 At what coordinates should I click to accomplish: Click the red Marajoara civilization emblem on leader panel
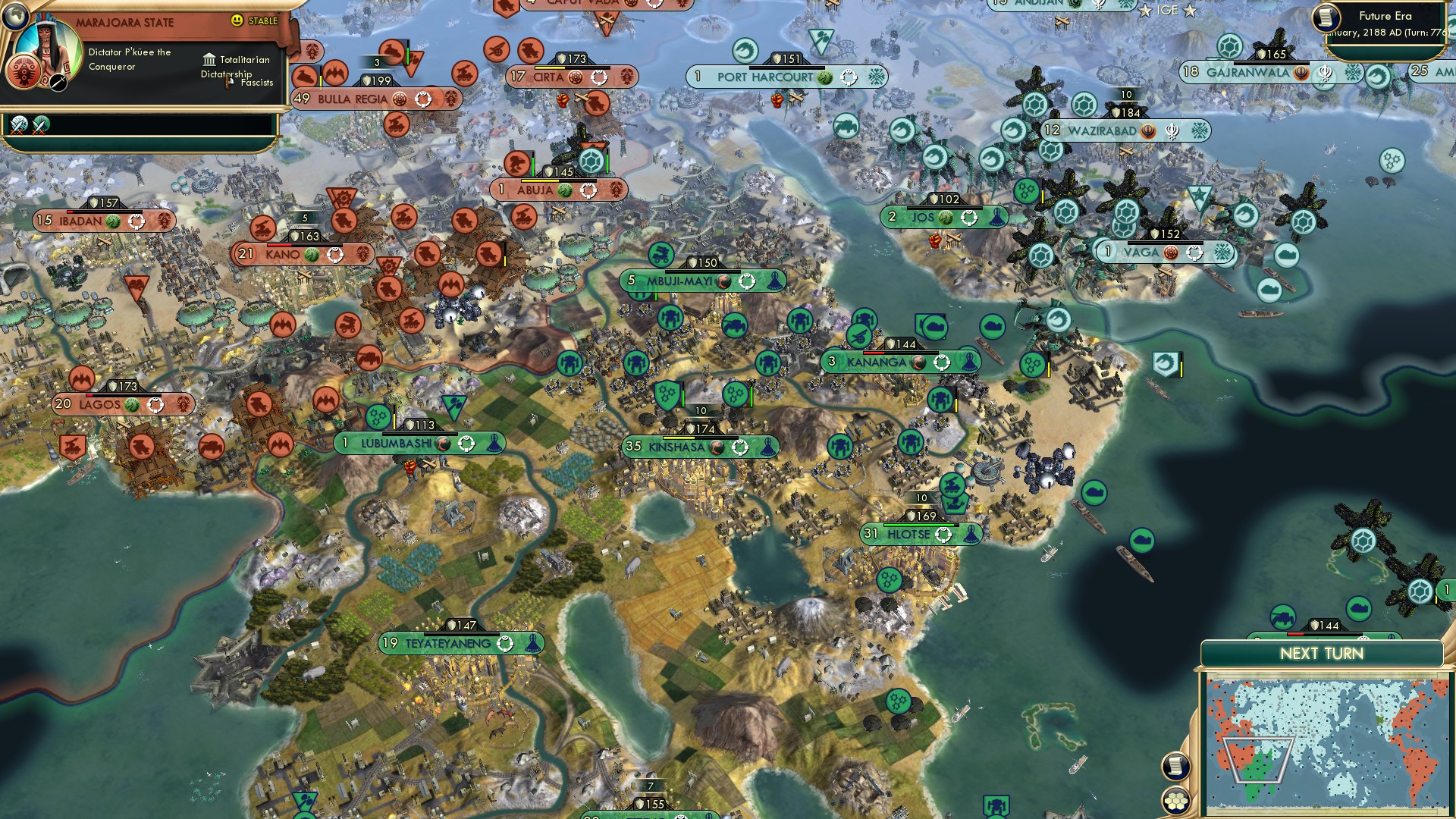(x=24, y=72)
